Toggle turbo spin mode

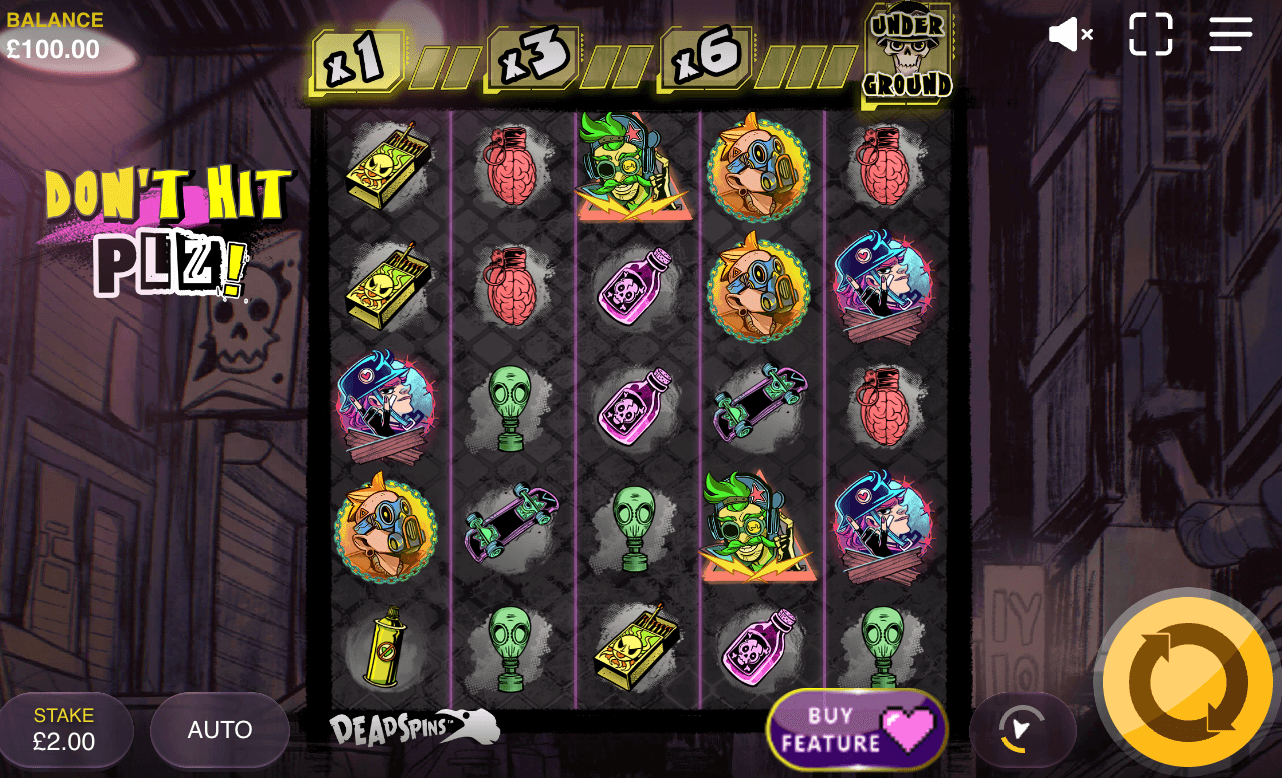[x=1021, y=730]
